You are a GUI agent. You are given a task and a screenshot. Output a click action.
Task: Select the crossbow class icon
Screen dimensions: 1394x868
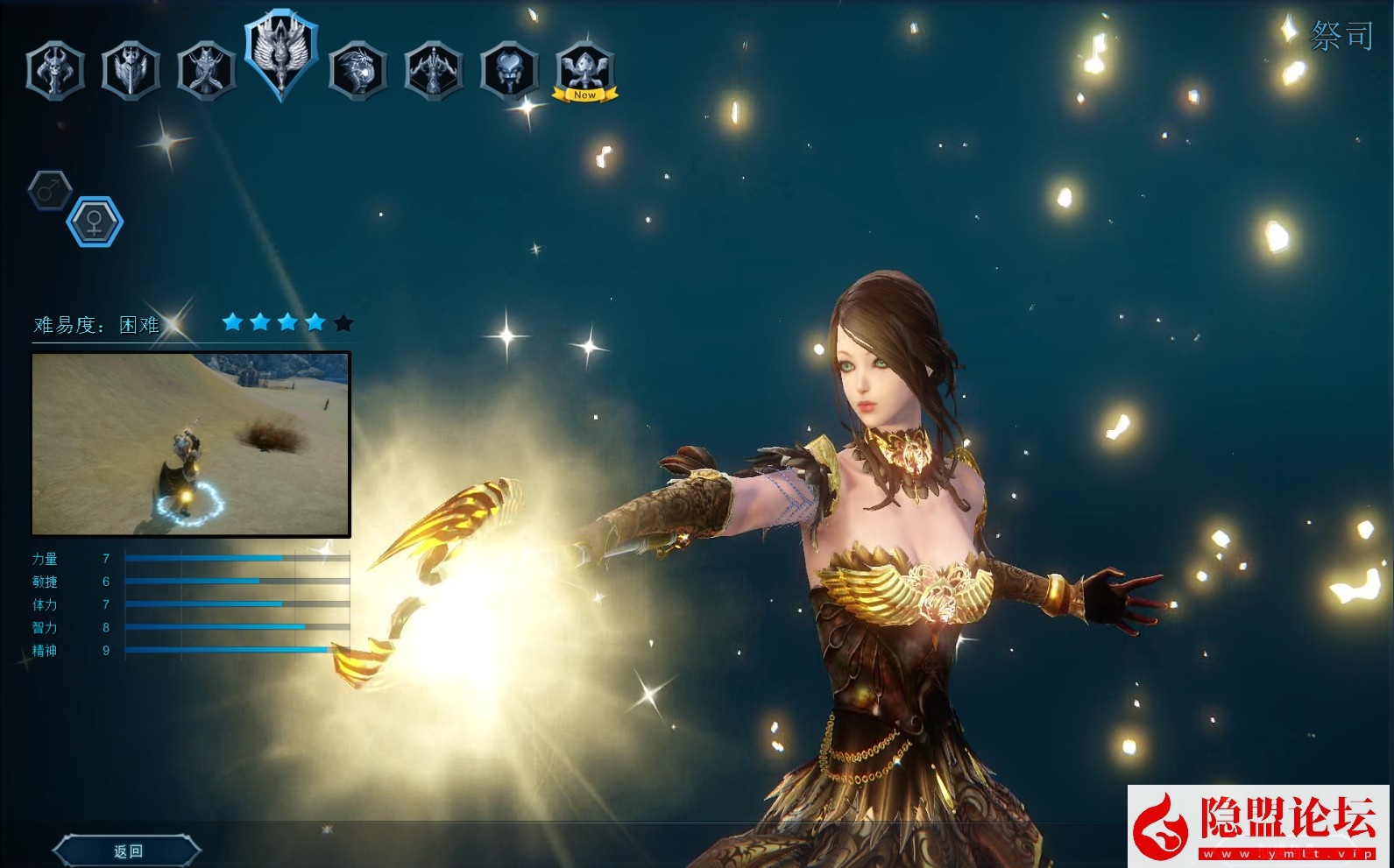(434, 70)
